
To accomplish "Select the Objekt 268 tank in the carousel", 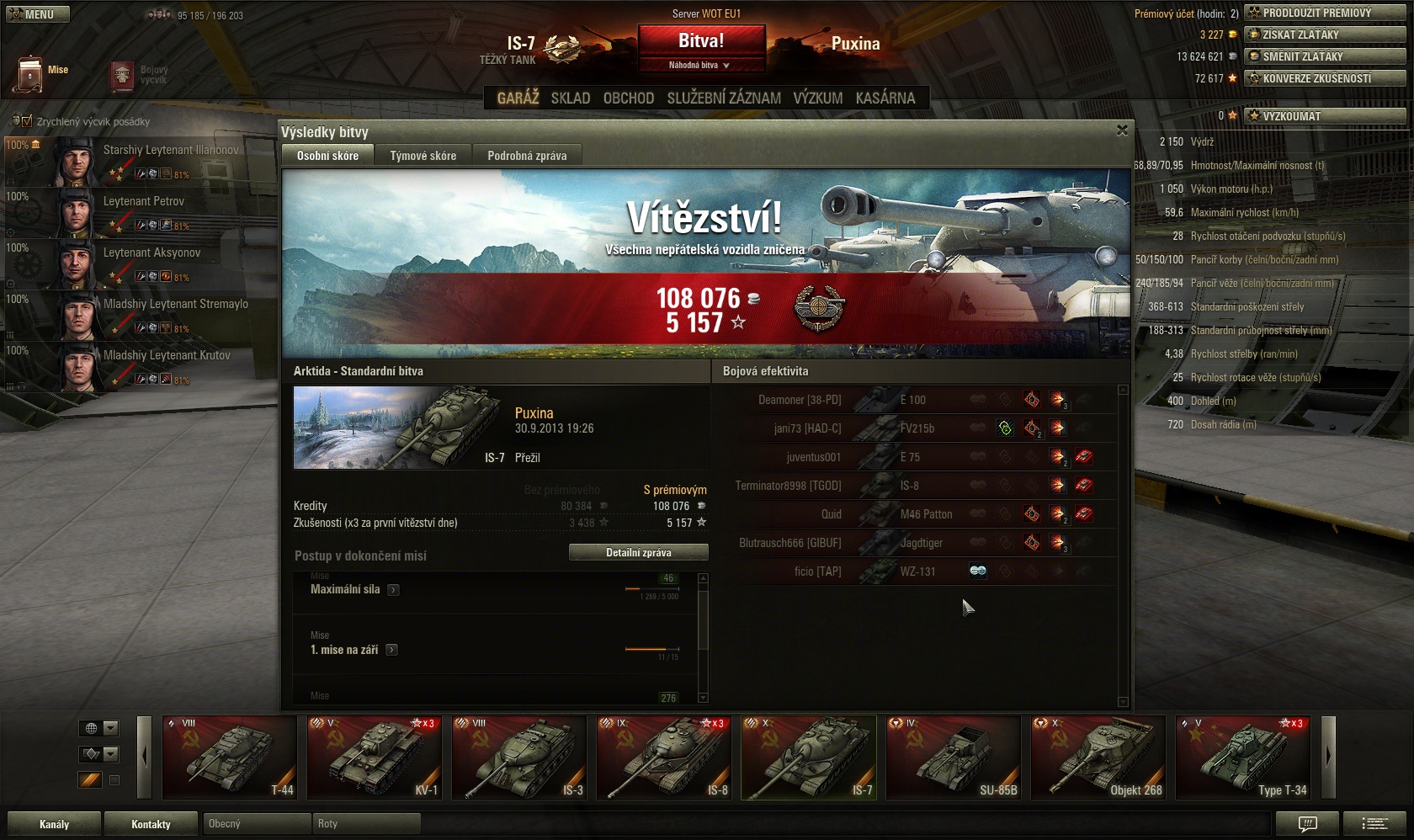I will [1098, 757].
